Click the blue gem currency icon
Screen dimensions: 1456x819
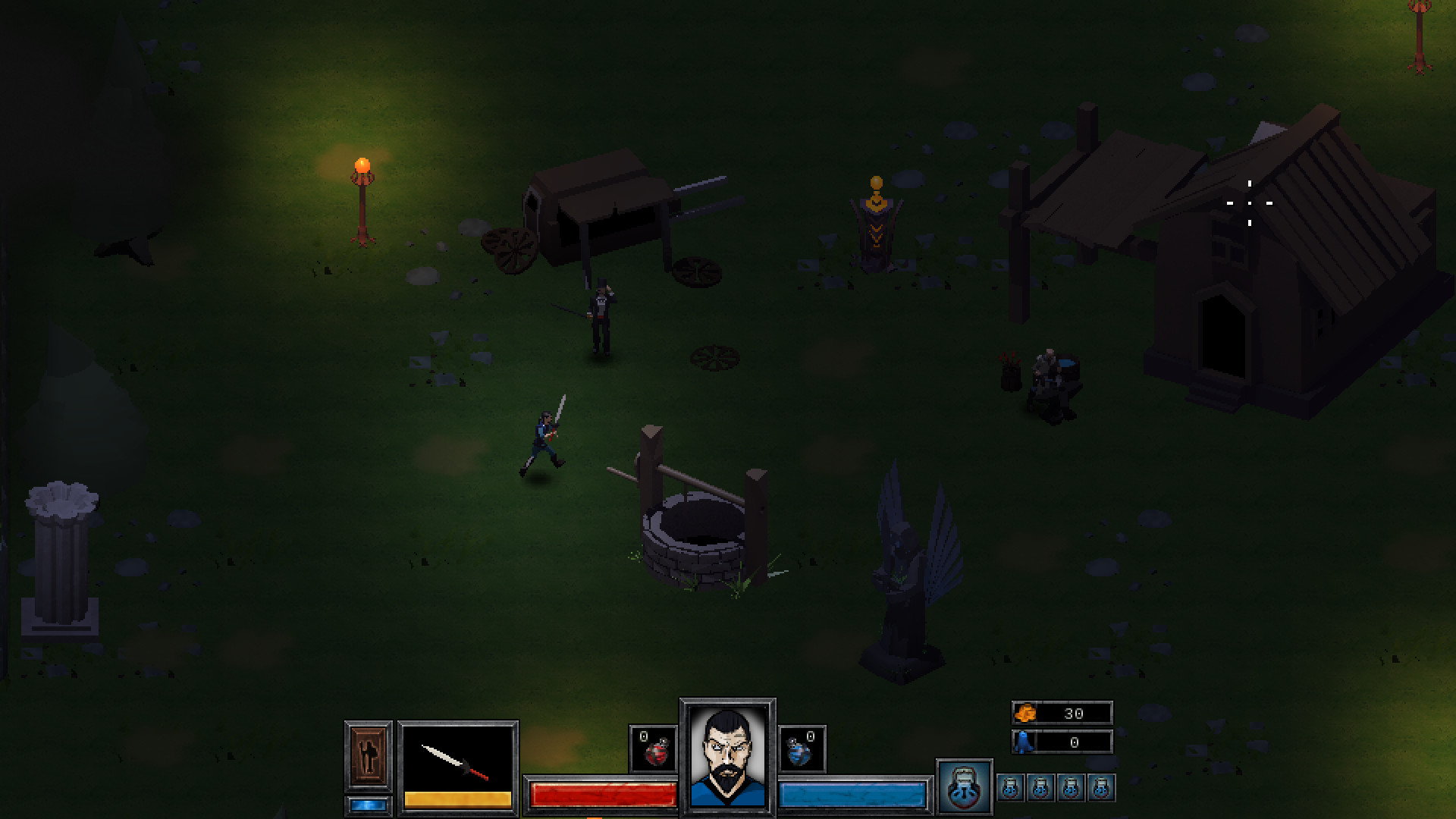click(1025, 742)
